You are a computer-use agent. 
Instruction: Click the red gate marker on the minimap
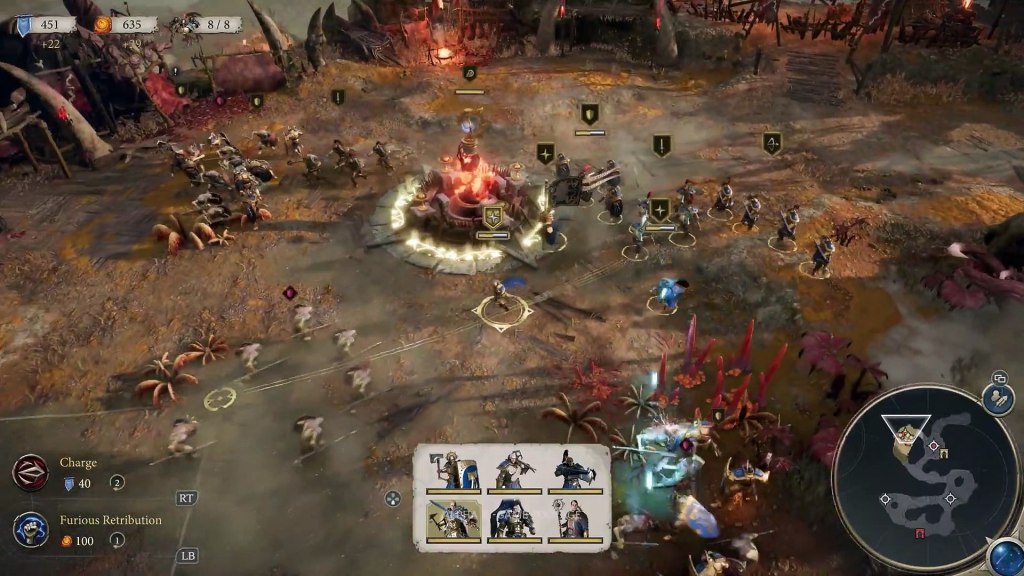(919, 533)
